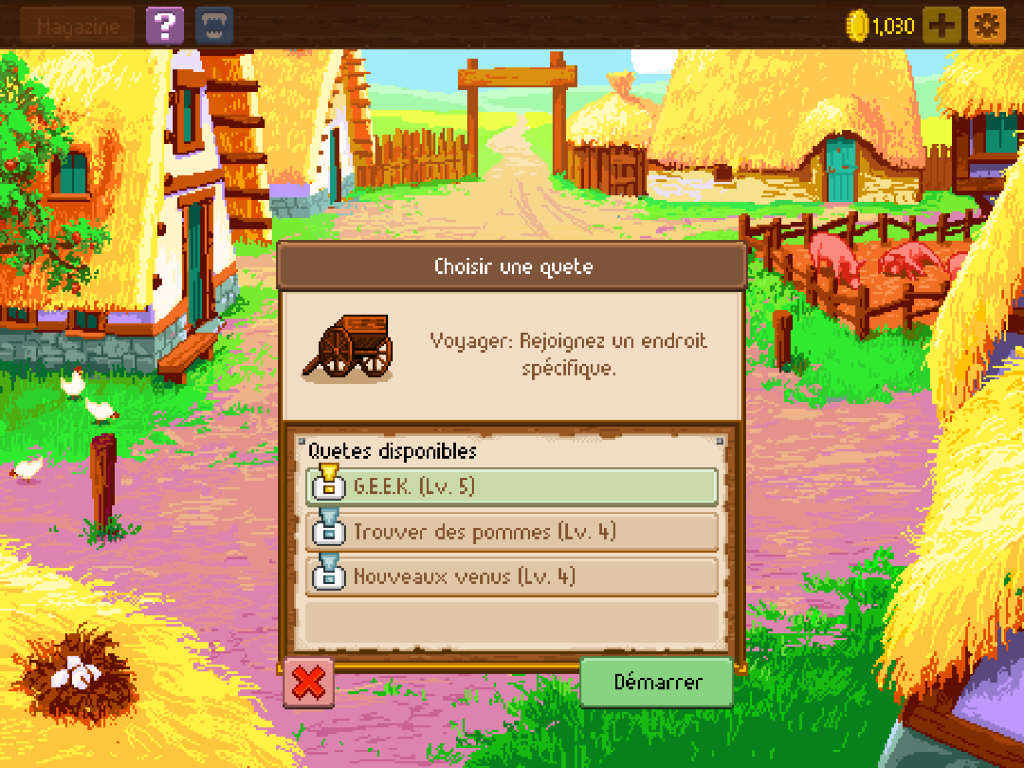Open the gear settings menu

(986, 26)
